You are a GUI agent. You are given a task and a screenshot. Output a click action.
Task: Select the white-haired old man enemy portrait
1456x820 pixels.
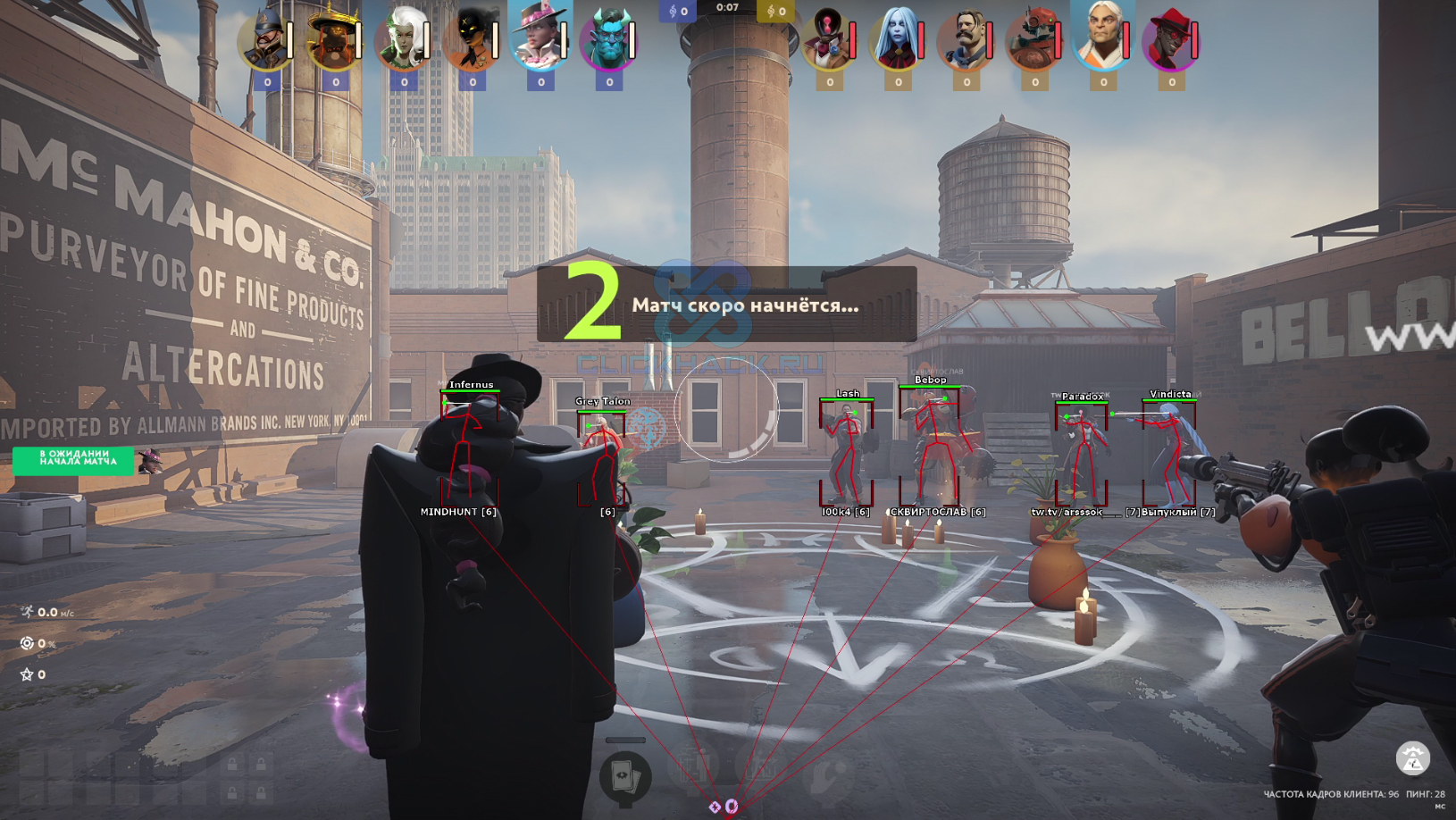[x=1102, y=38]
